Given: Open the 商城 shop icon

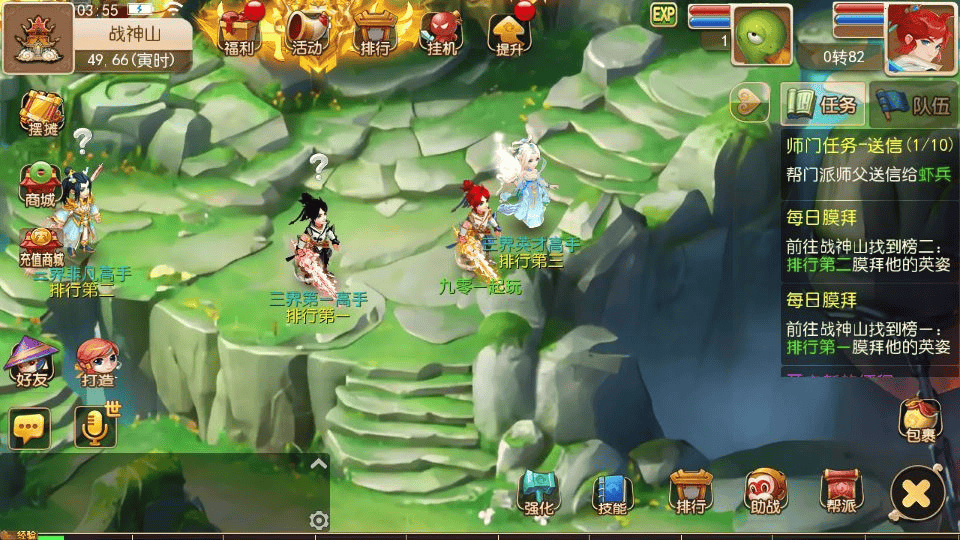Looking at the screenshot, I should [41, 183].
